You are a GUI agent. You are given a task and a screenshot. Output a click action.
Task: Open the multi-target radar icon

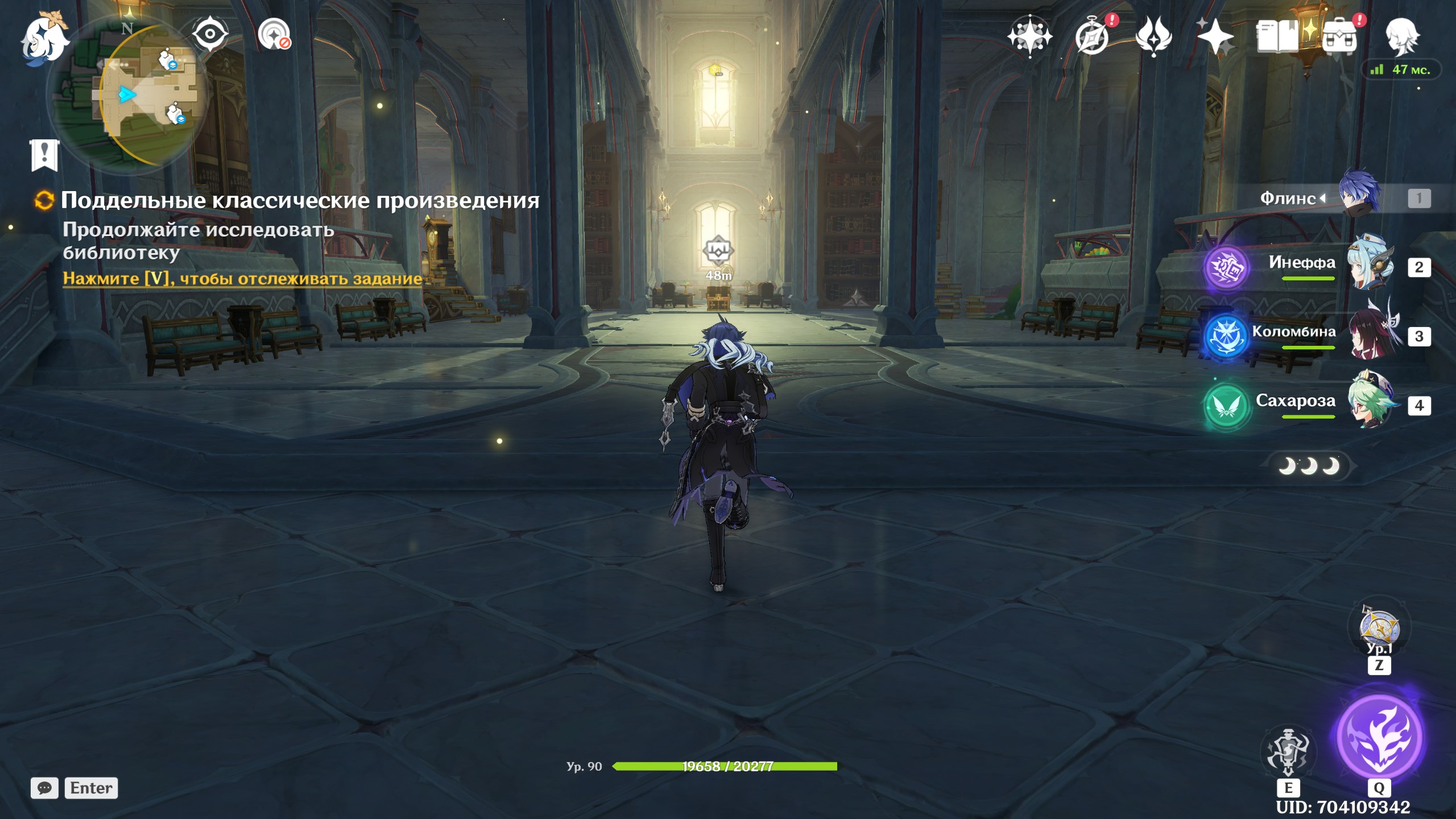(x=274, y=34)
